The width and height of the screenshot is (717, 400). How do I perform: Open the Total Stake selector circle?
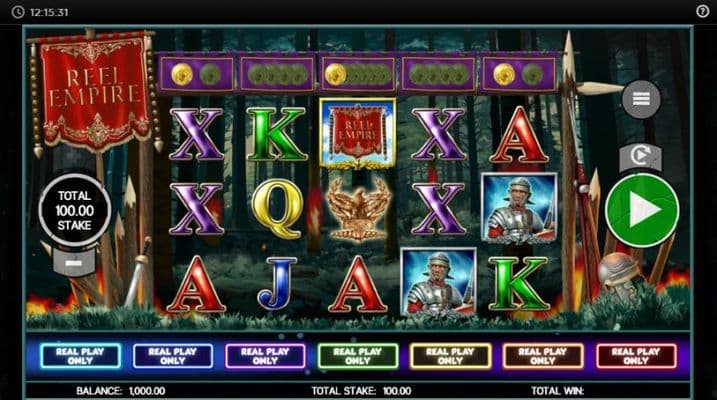[x=75, y=209]
